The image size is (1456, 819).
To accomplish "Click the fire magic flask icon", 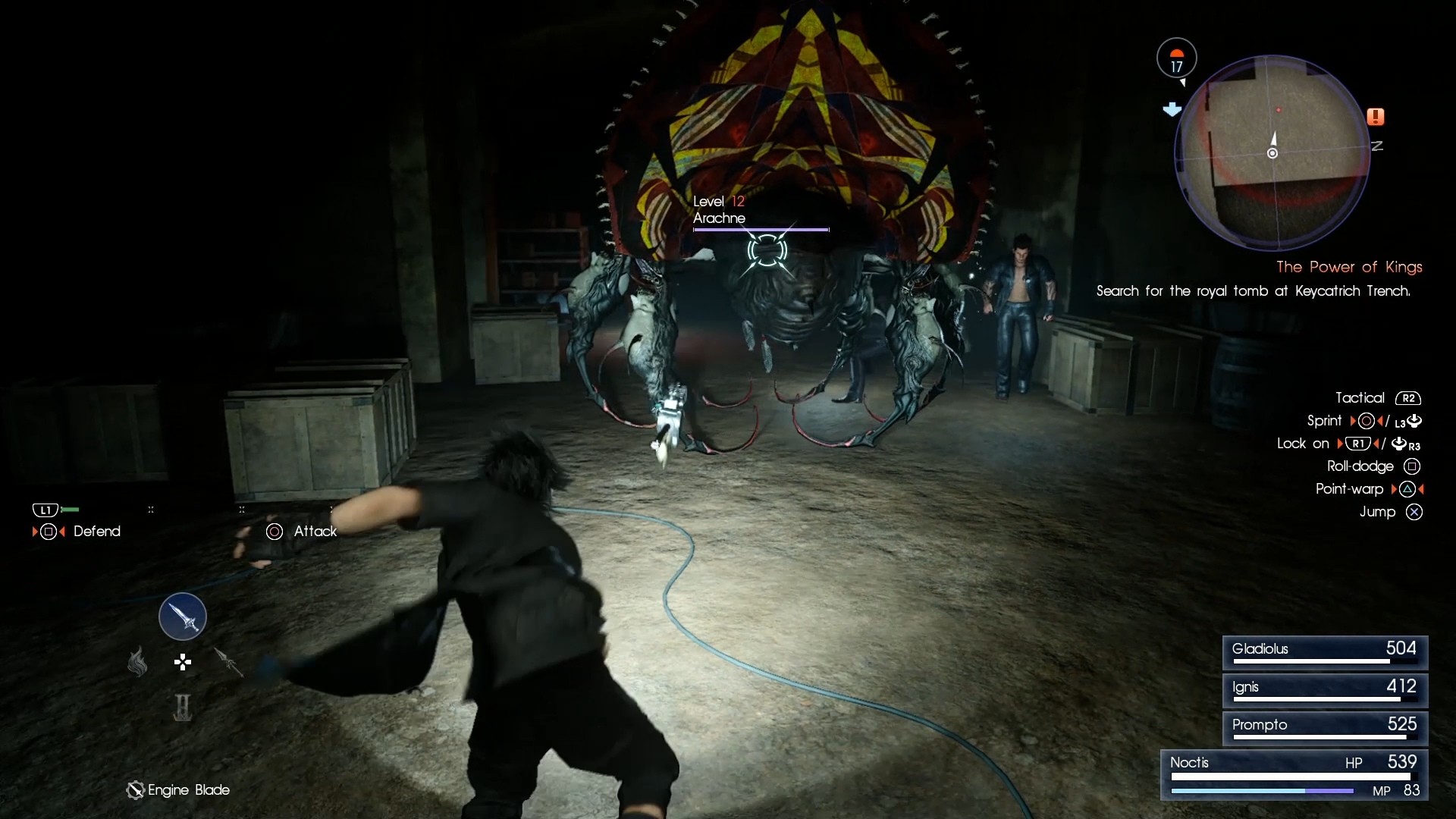I will pos(137,662).
